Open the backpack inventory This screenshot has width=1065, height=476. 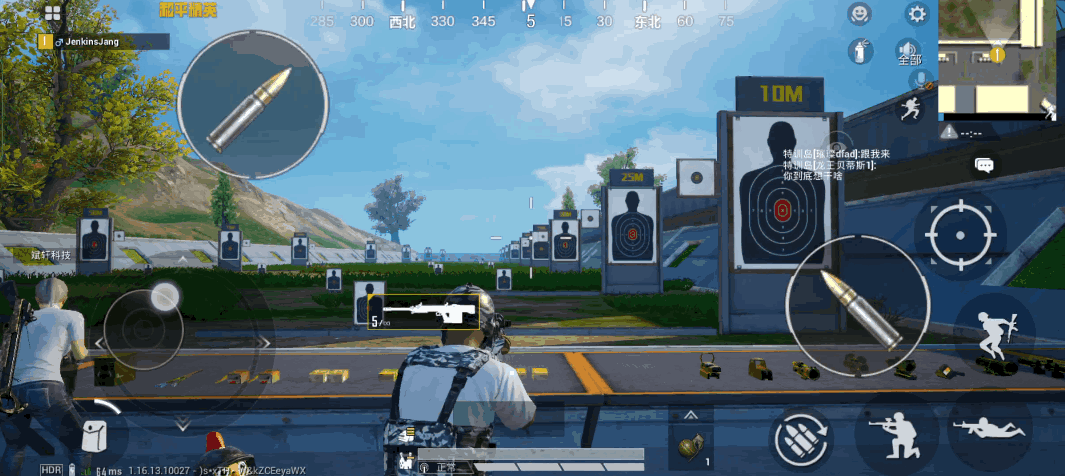click(x=95, y=437)
